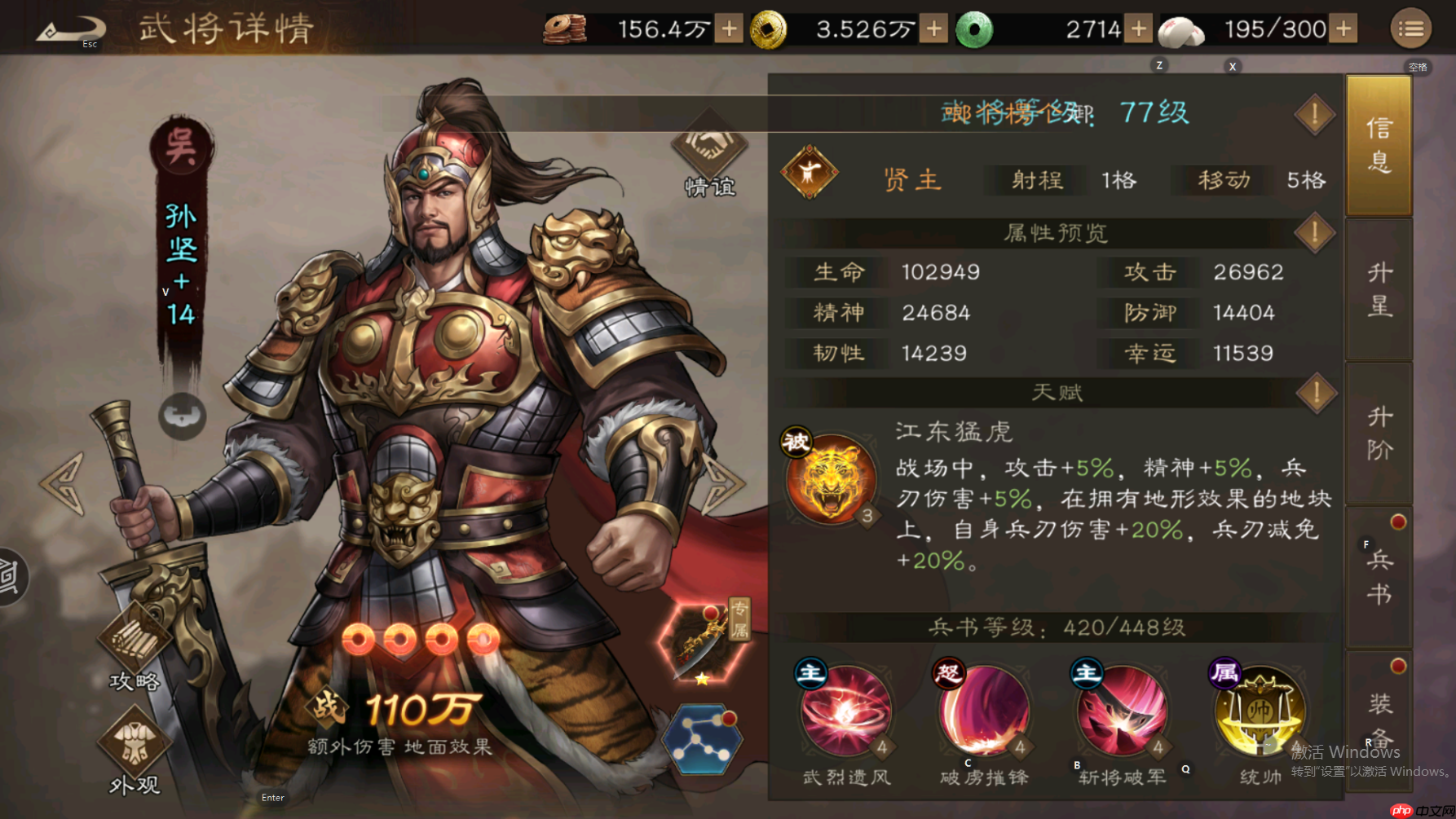This screenshot has height=819, width=1456.
Task: Switch to the 升星 star-up tab
Action: (1379, 289)
